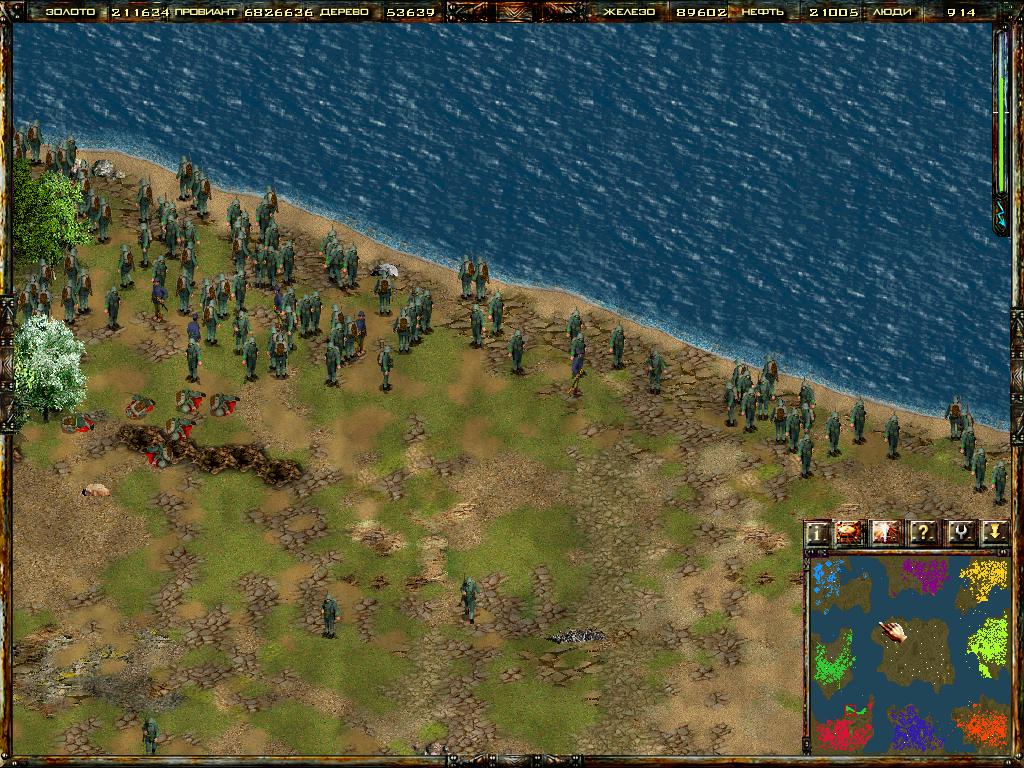Jump to the yellow territory on the minimap
Image resolution: width=1024 pixels, height=768 pixels.
(984, 576)
